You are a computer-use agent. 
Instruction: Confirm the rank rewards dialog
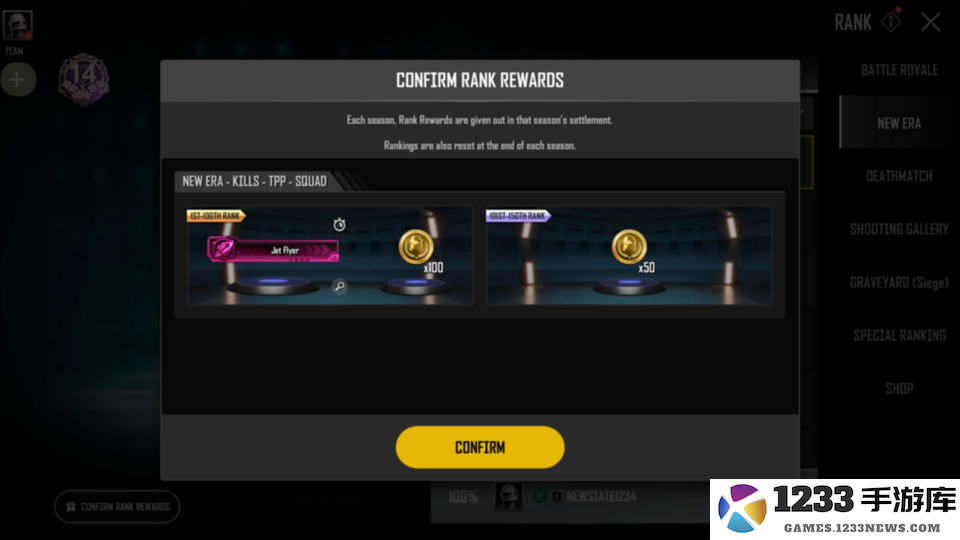click(480, 447)
